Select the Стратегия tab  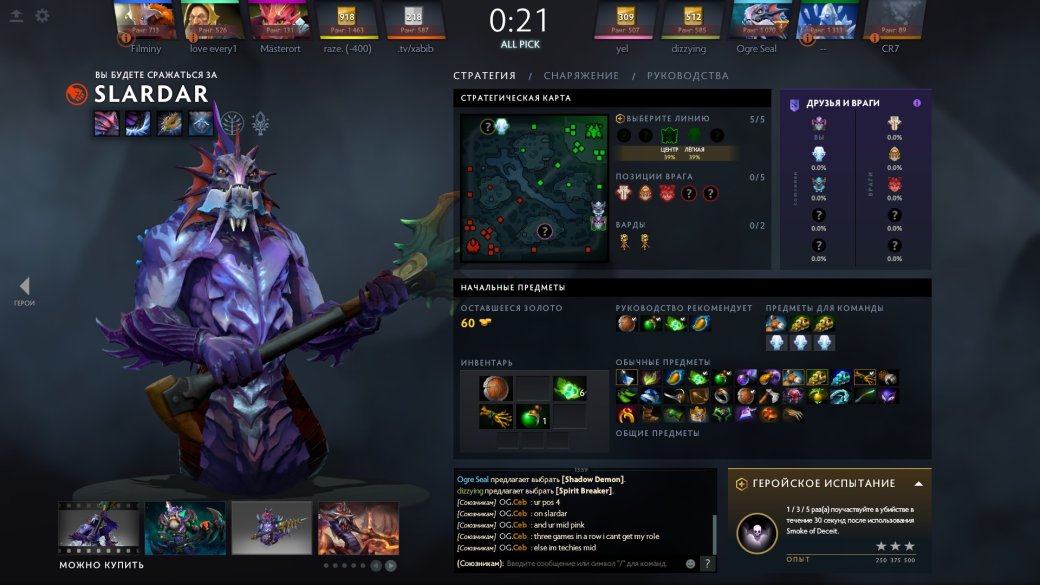coord(484,76)
